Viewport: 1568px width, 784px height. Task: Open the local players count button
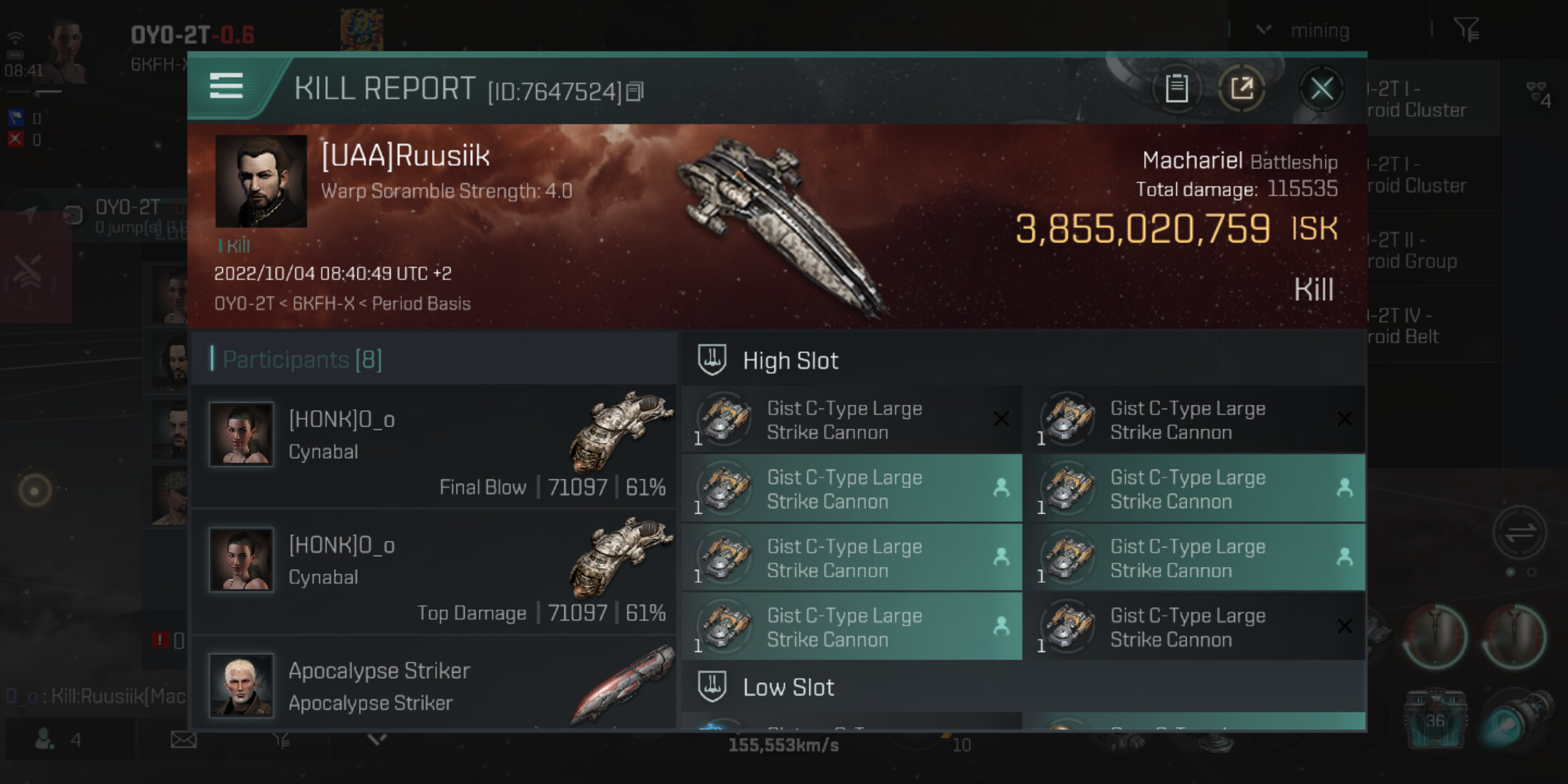point(58,740)
